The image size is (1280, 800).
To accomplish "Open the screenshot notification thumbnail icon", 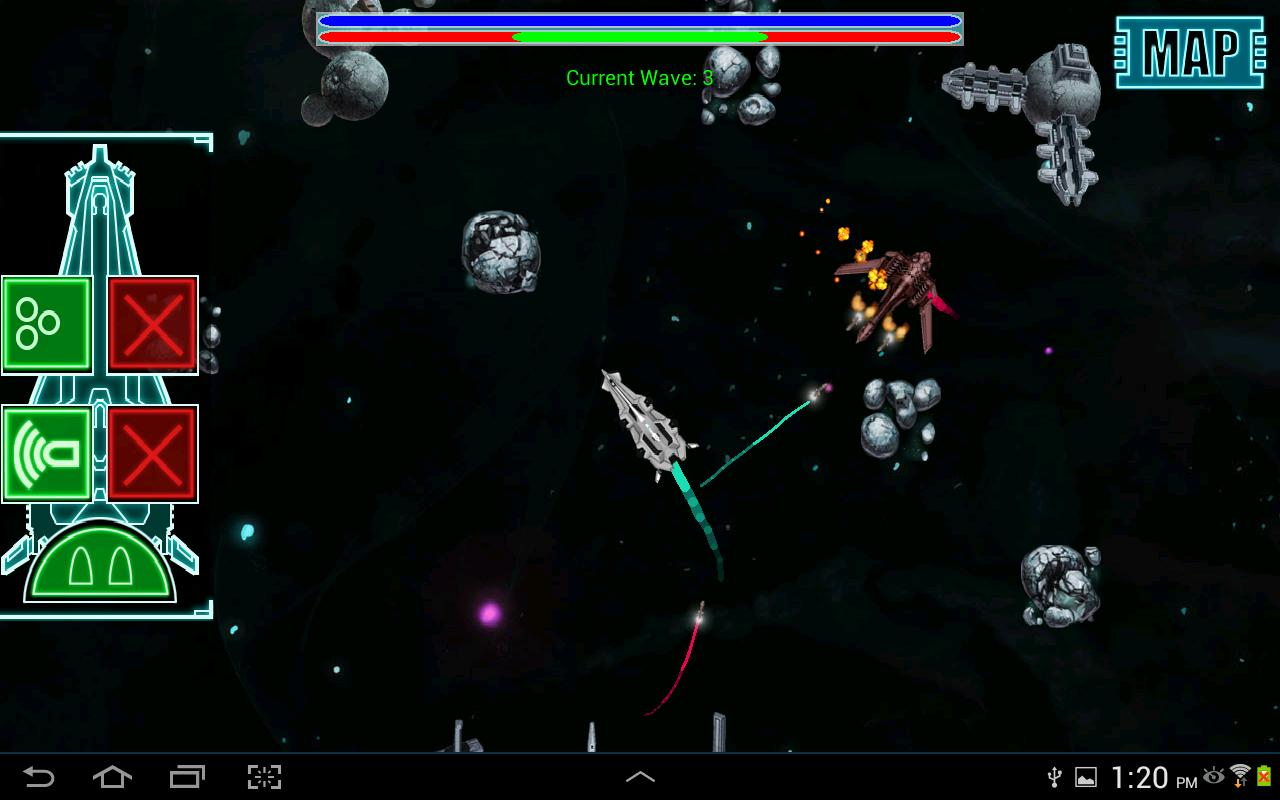I will (x=1084, y=777).
